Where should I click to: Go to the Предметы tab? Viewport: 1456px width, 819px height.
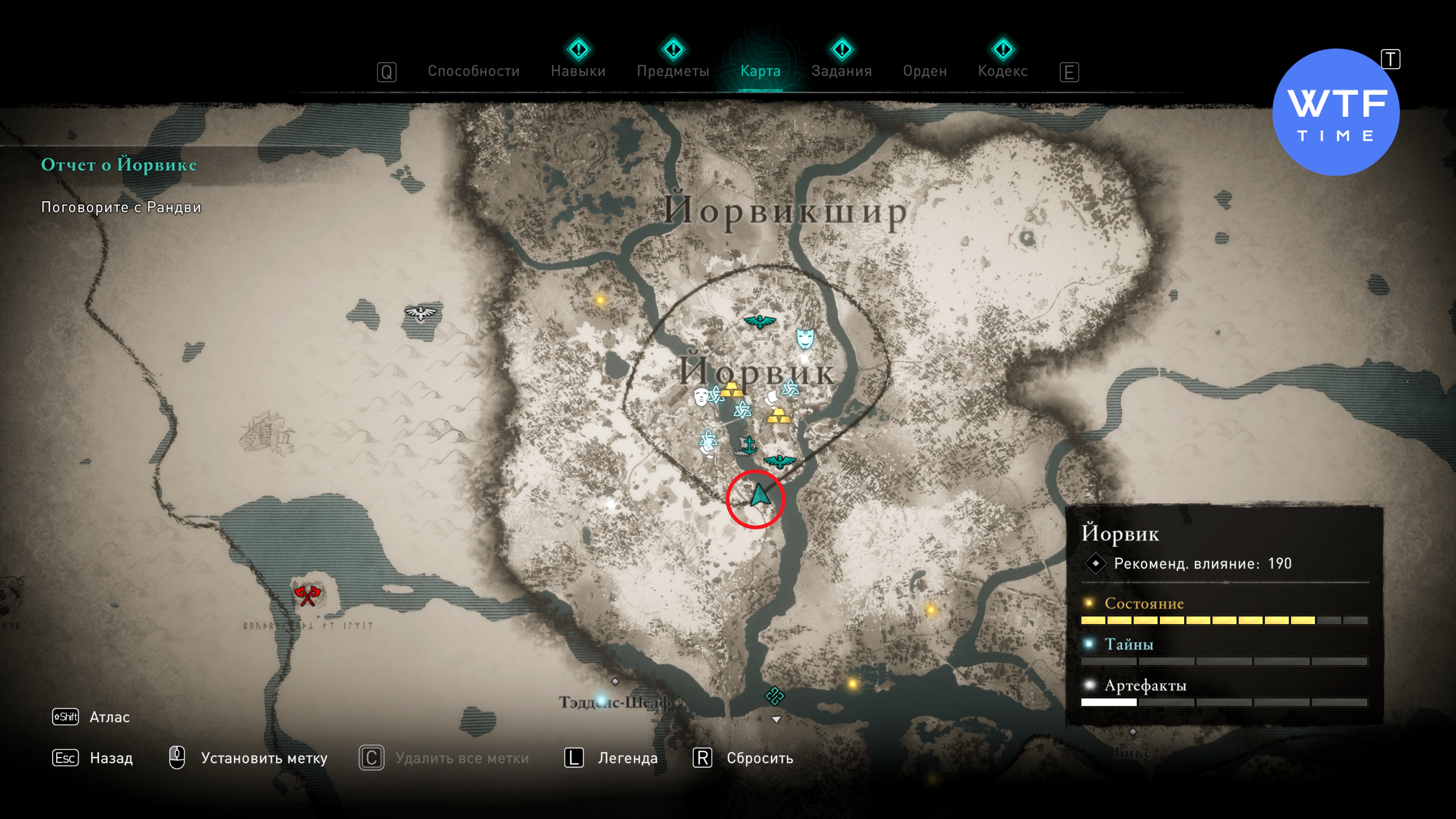click(673, 71)
